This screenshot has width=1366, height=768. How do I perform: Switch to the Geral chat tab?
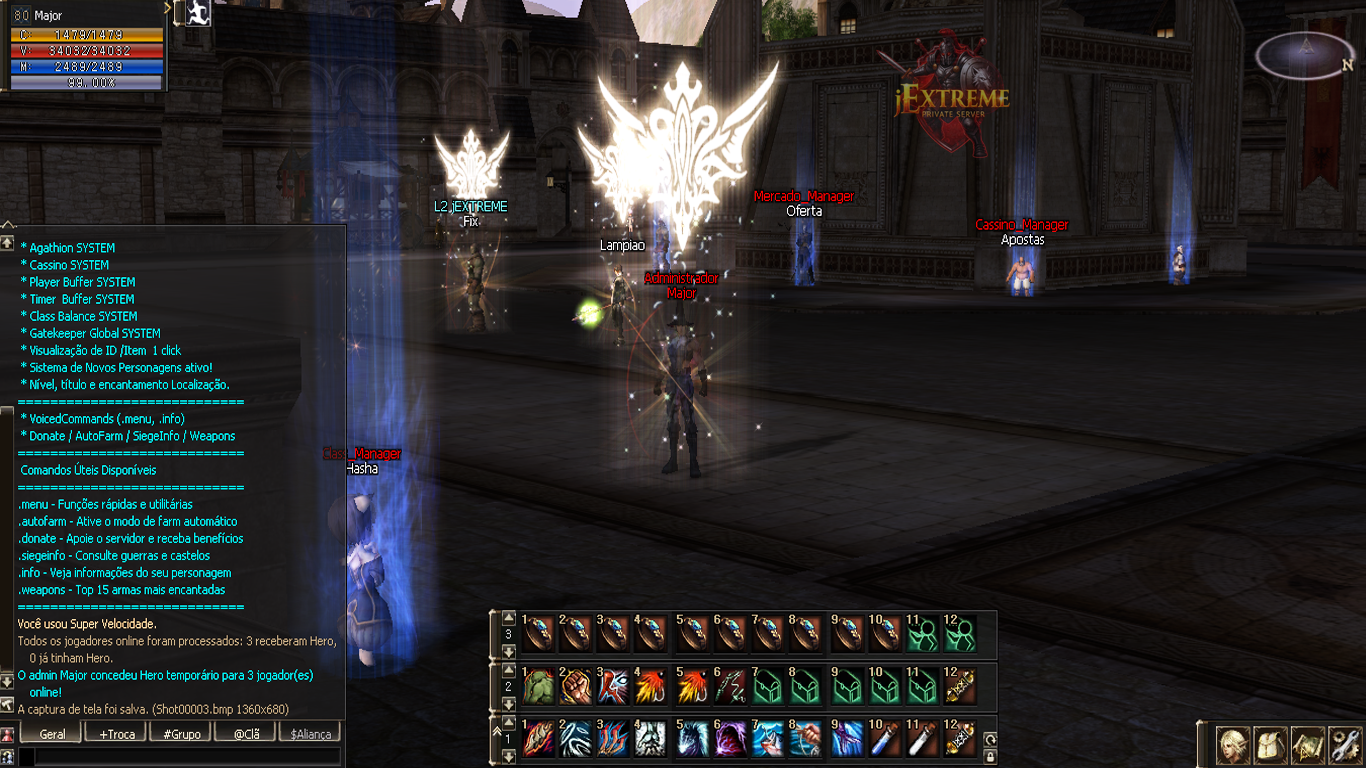tap(52, 733)
